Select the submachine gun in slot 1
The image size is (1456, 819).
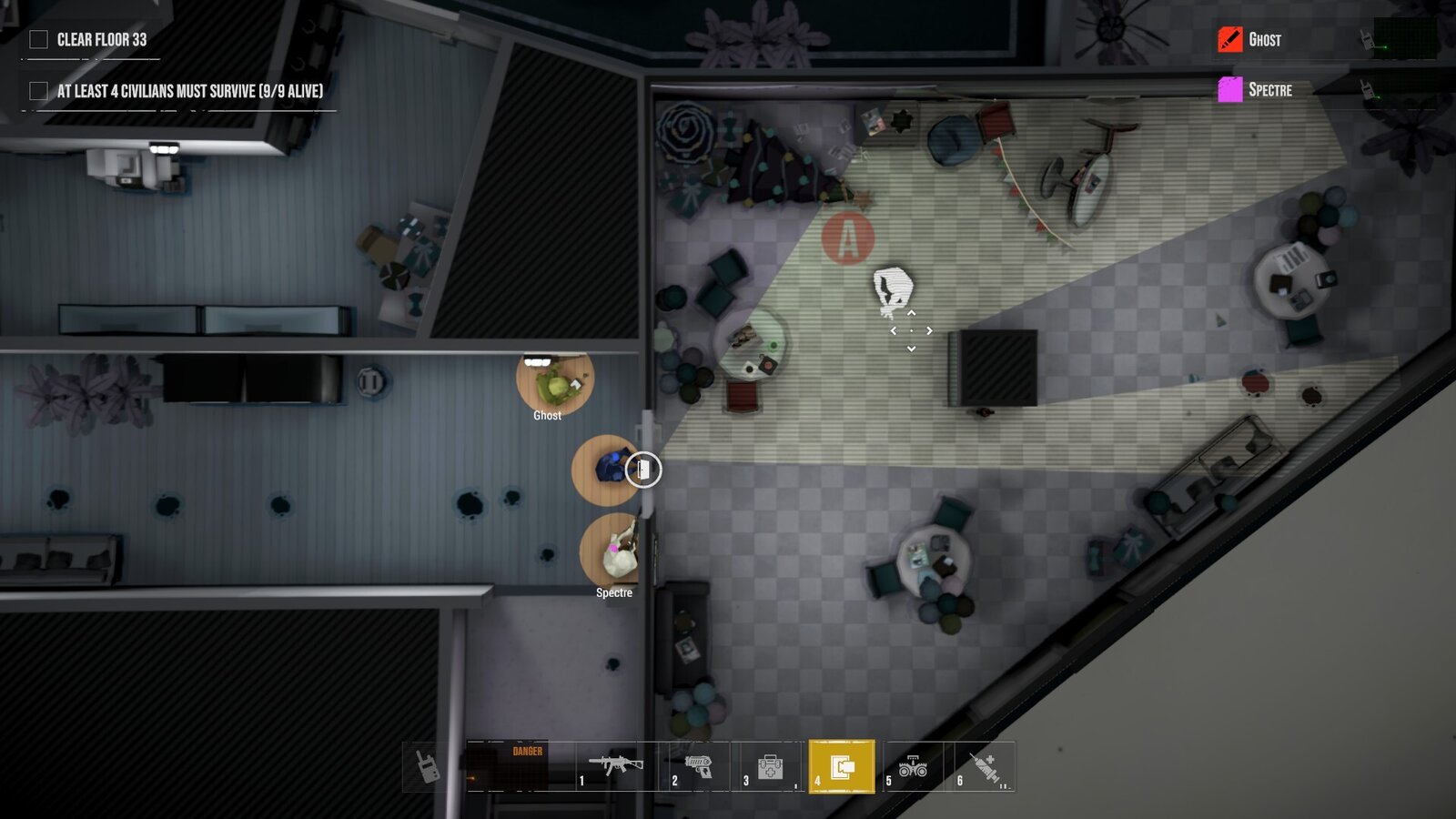coord(614,766)
